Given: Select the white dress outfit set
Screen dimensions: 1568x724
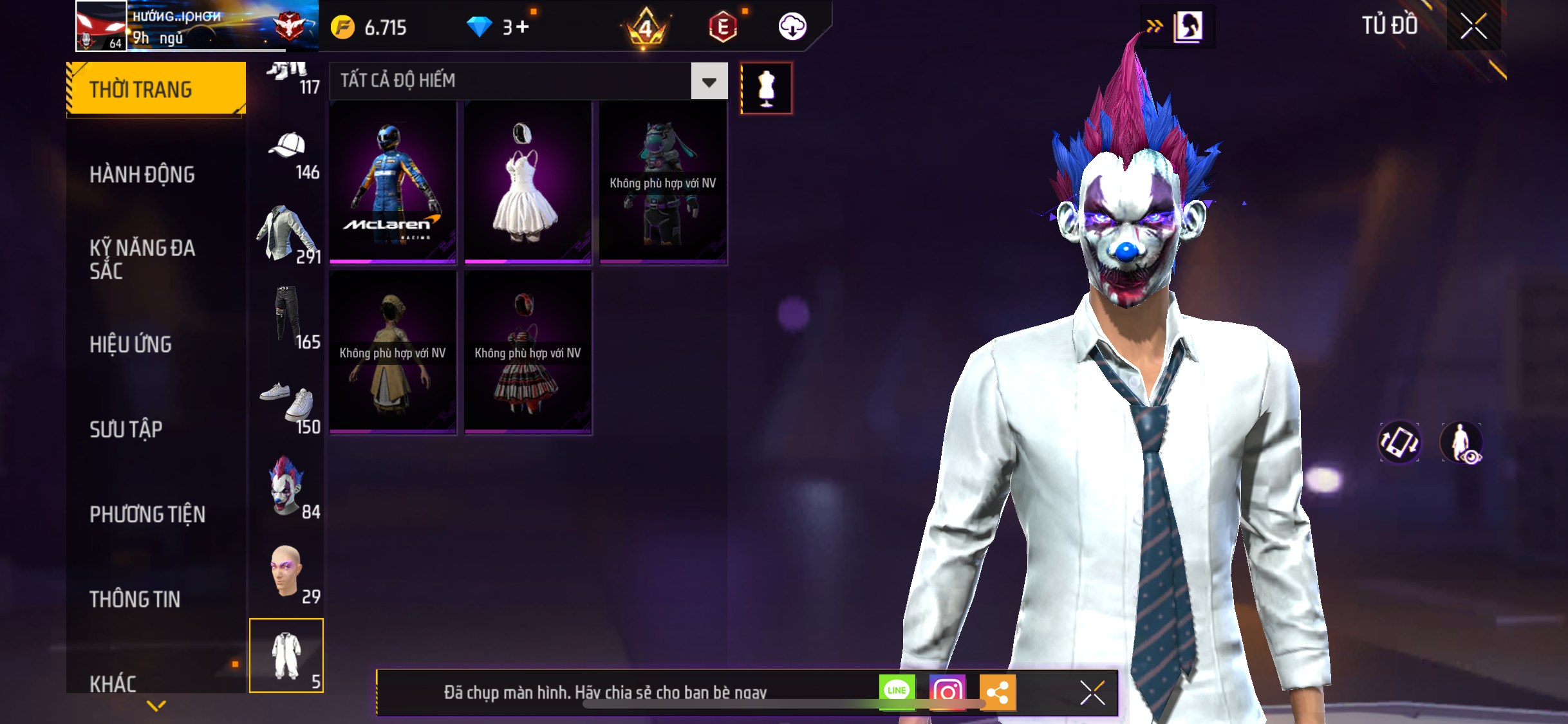Looking at the screenshot, I should pos(528,182).
